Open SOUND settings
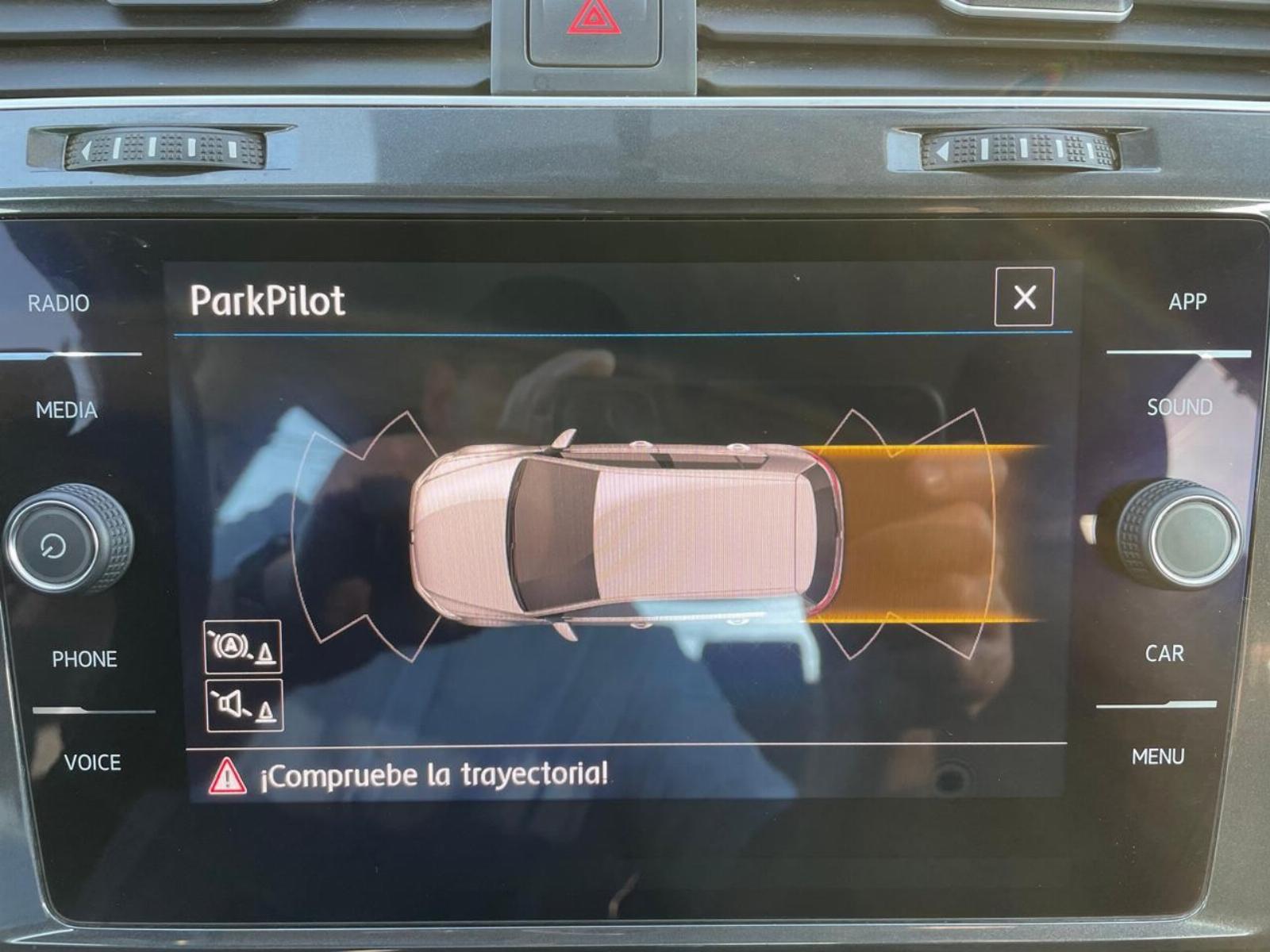 pos(1180,408)
